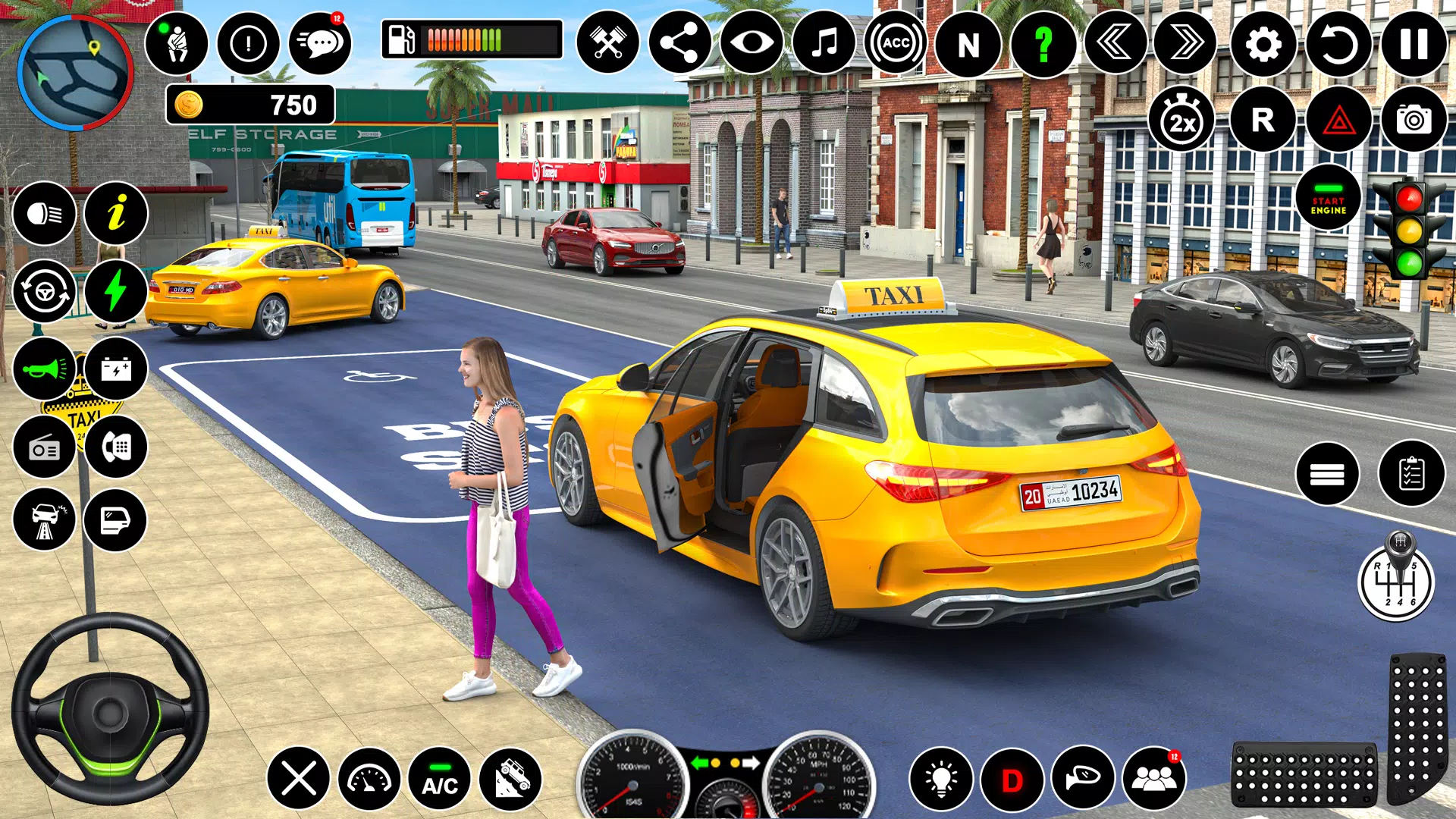1456x819 pixels.
Task: Tap the Start Engine button
Action: pyautogui.click(x=1328, y=199)
